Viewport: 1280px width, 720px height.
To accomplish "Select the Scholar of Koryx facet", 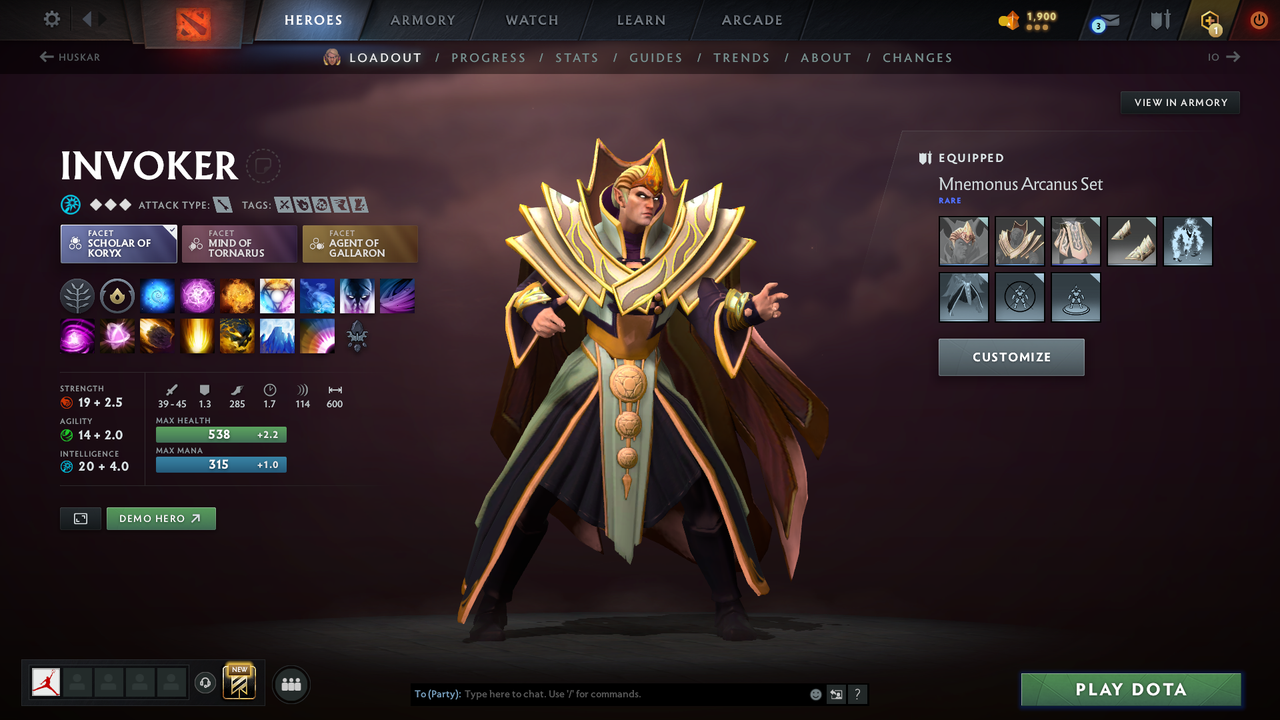I will 118,243.
